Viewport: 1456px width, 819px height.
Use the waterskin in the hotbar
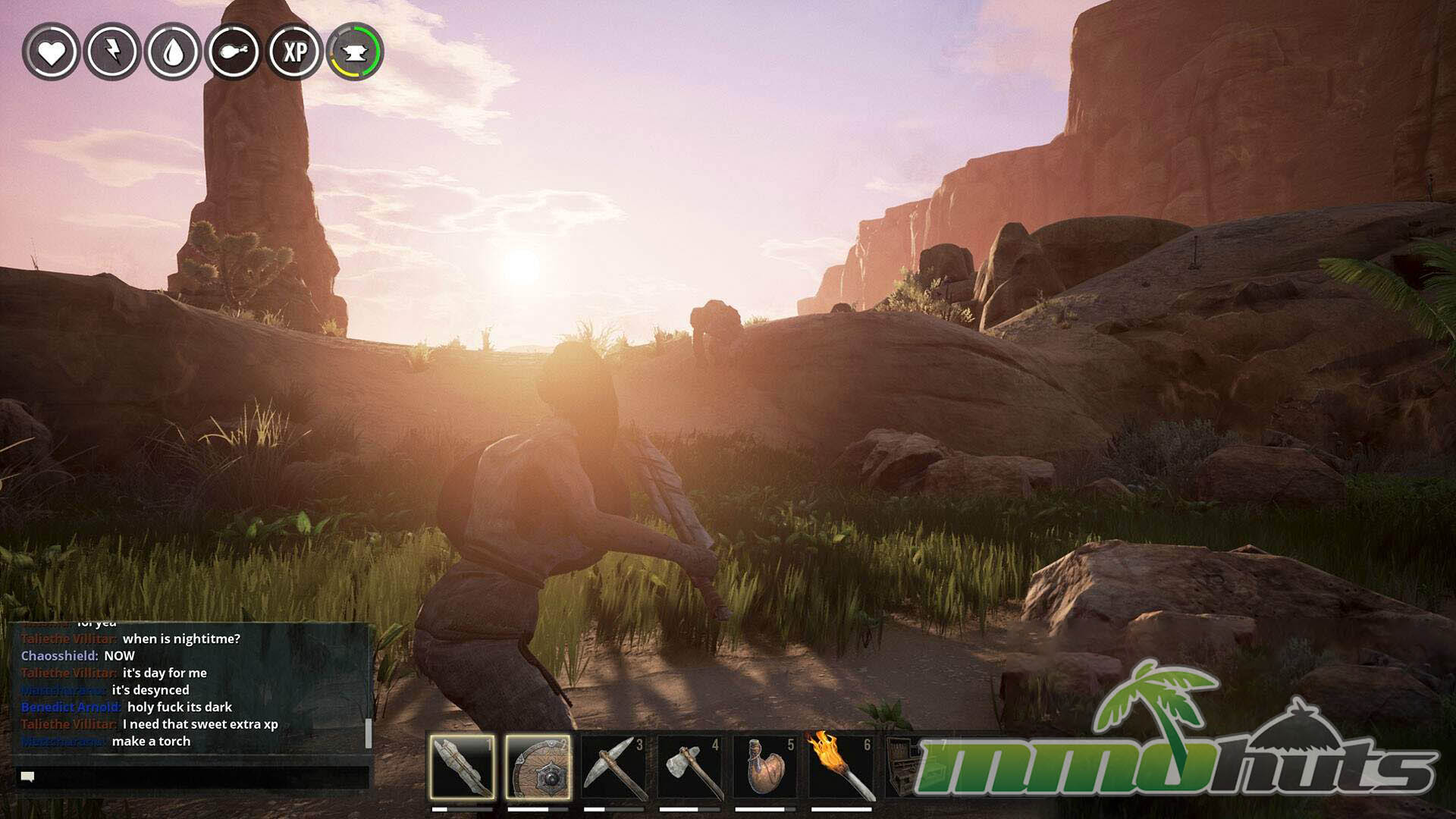pos(765,767)
